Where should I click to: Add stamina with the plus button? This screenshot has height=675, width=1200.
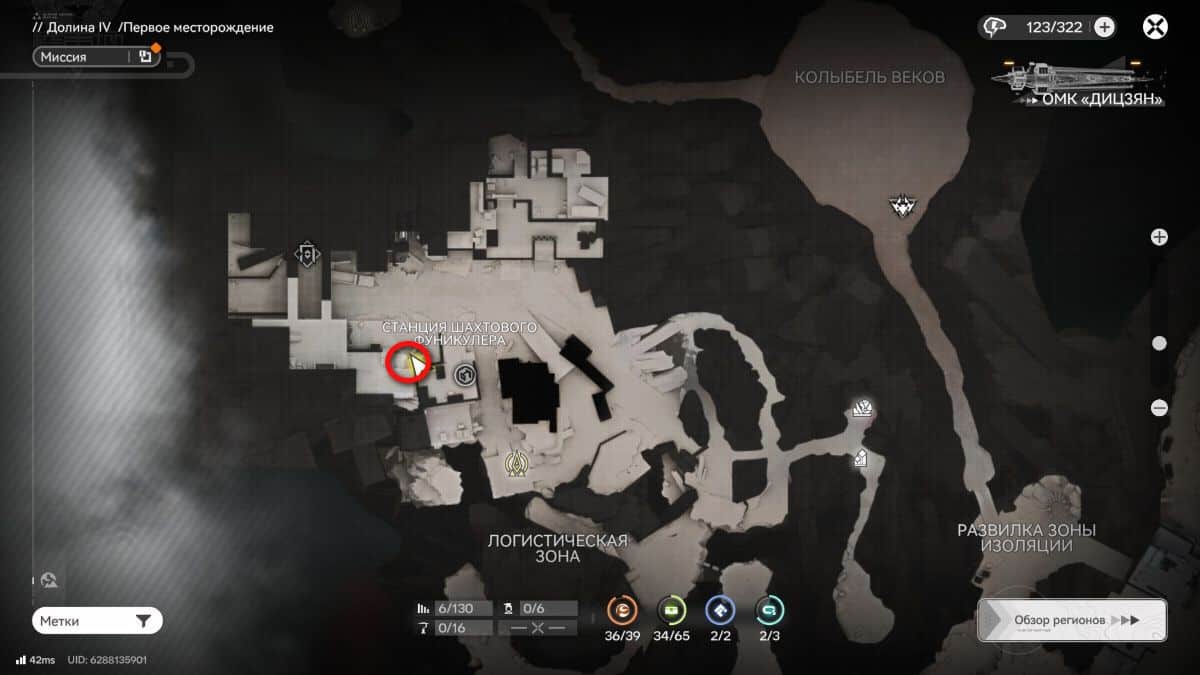pyautogui.click(x=1104, y=27)
